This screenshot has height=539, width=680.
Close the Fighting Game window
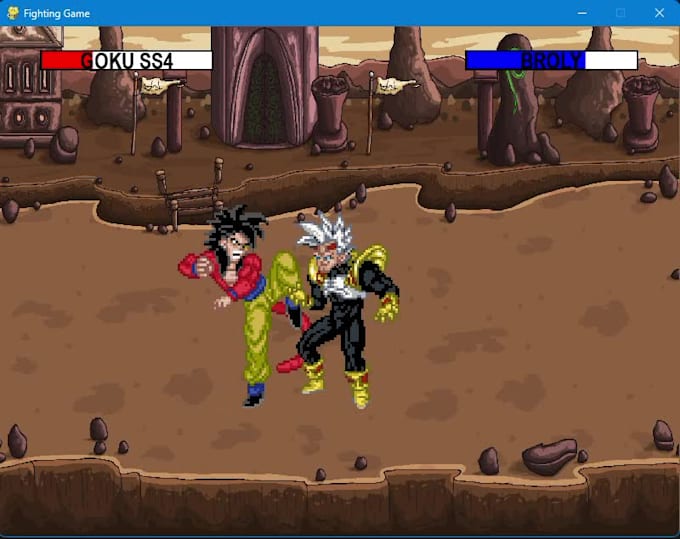tap(659, 13)
